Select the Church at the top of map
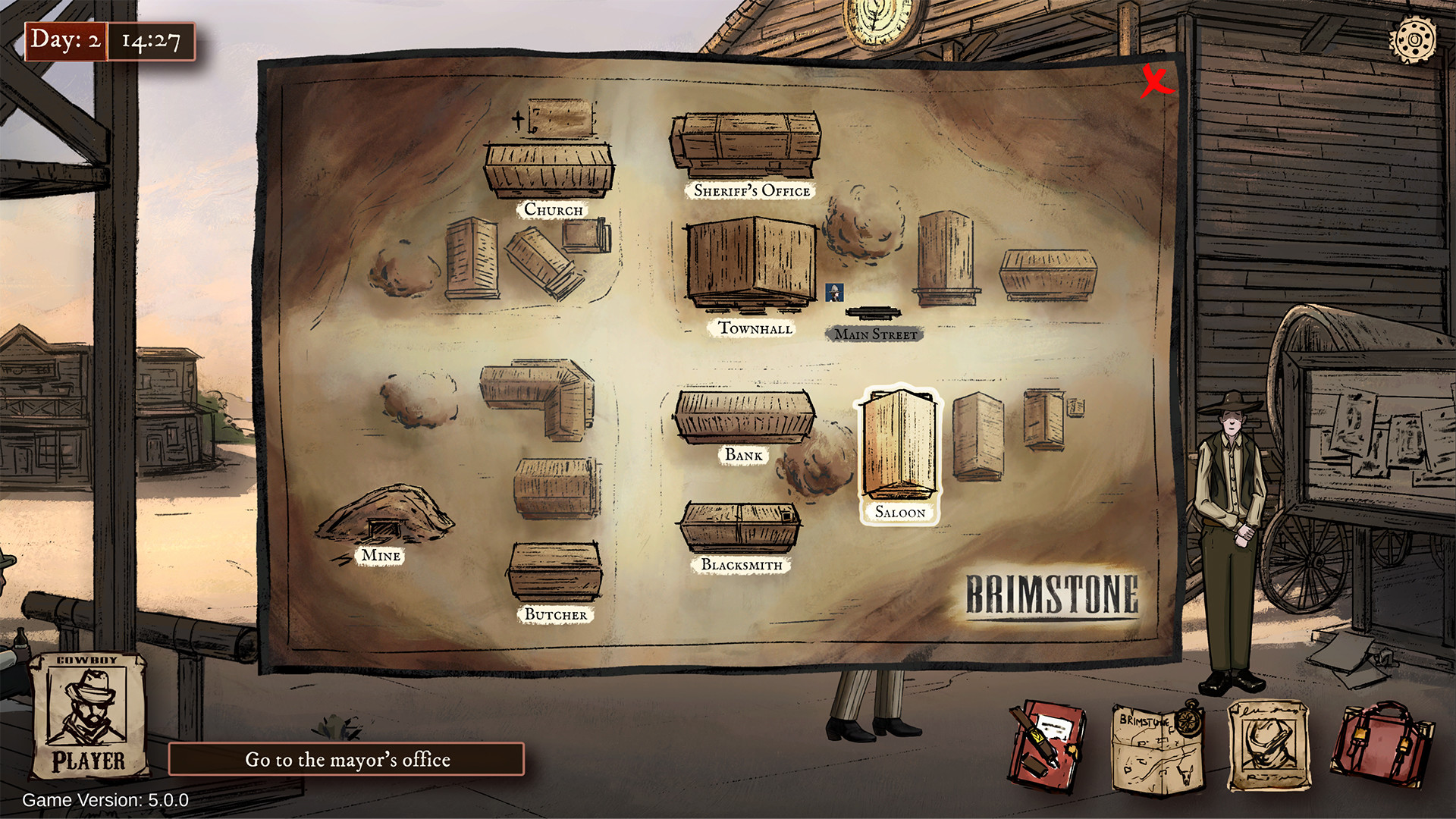This screenshot has width=1456, height=819. click(x=548, y=171)
